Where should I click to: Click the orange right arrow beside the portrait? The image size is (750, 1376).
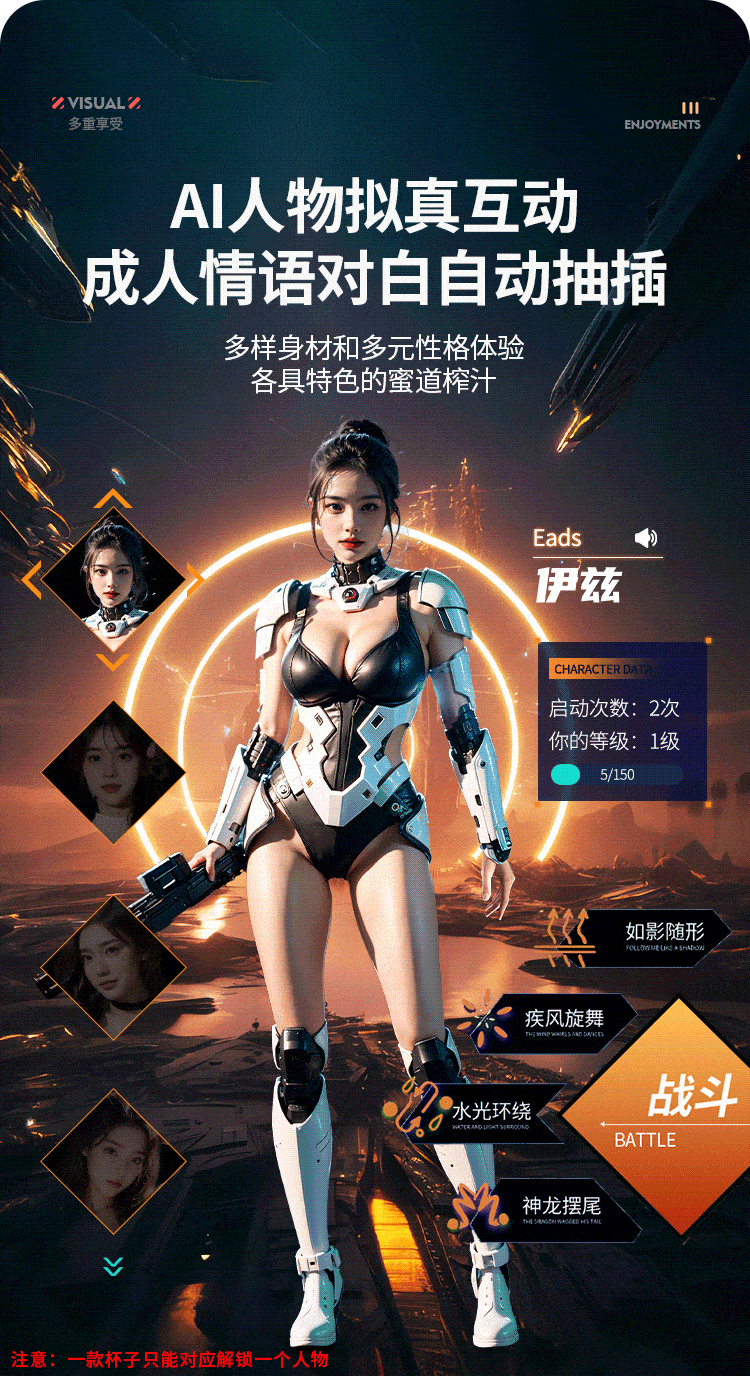point(194,579)
